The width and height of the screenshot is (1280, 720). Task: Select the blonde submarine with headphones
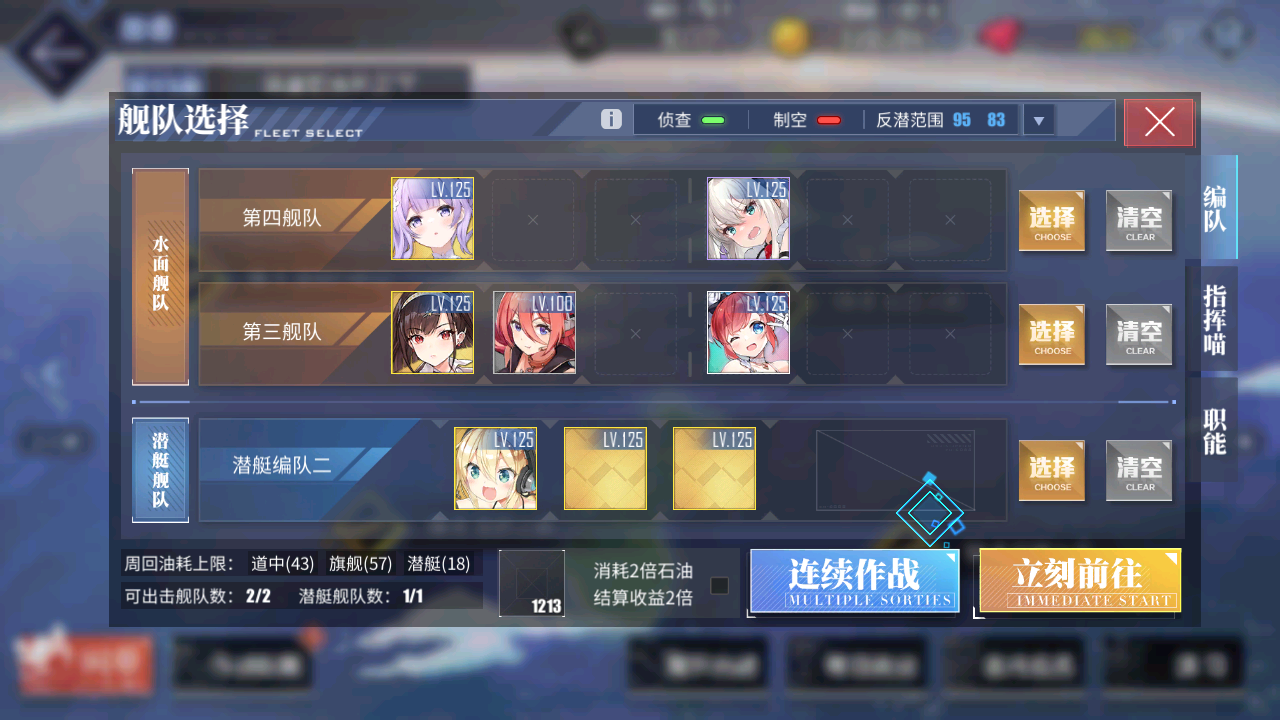click(495, 469)
